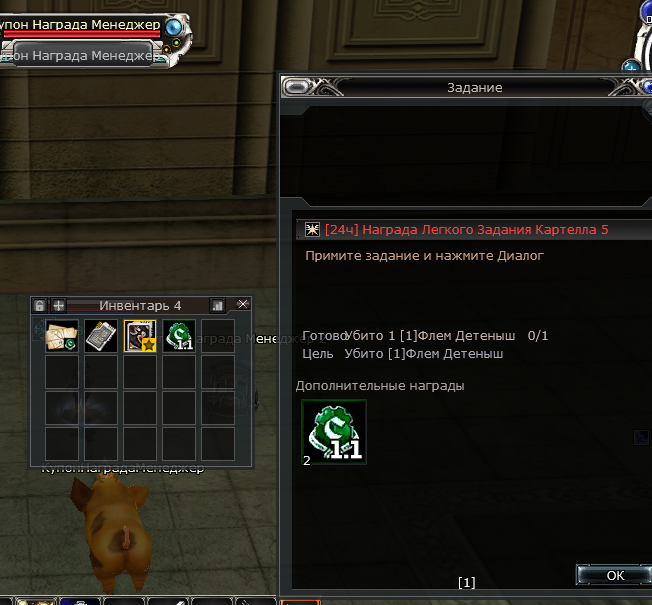Select the yellow-bordered star card item
The height and width of the screenshot is (605, 652).
(139, 336)
